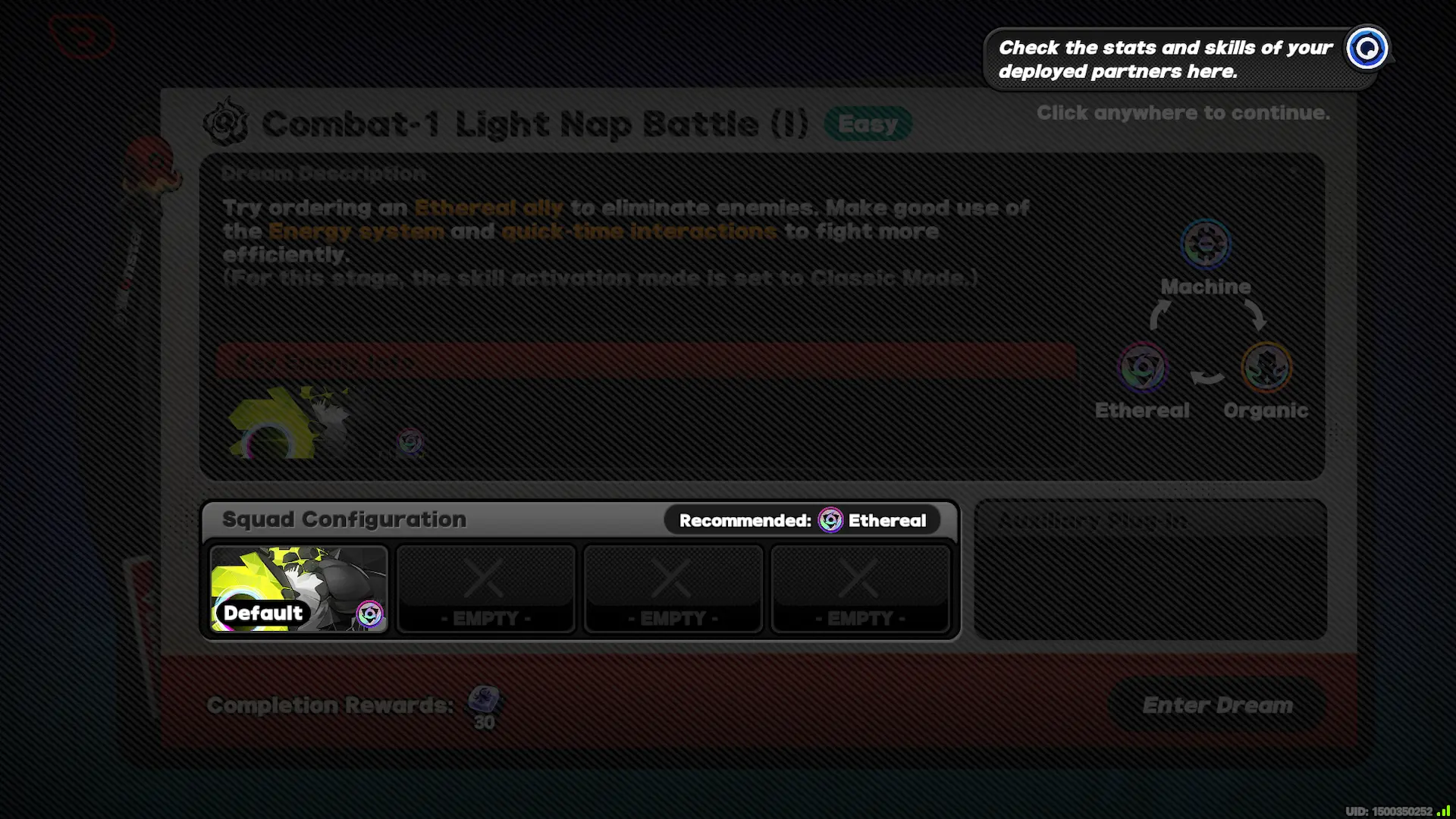Image resolution: width=1456 pixels, height=819 pixels.
Task: Select the Default squad member card
Action: click(298, 589)
